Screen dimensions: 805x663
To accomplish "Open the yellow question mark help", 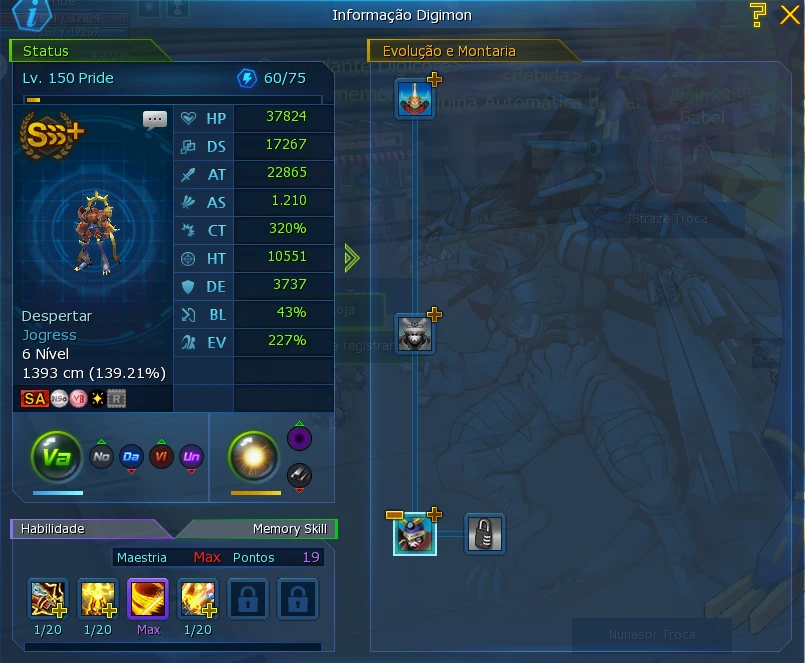I will 759,13.
